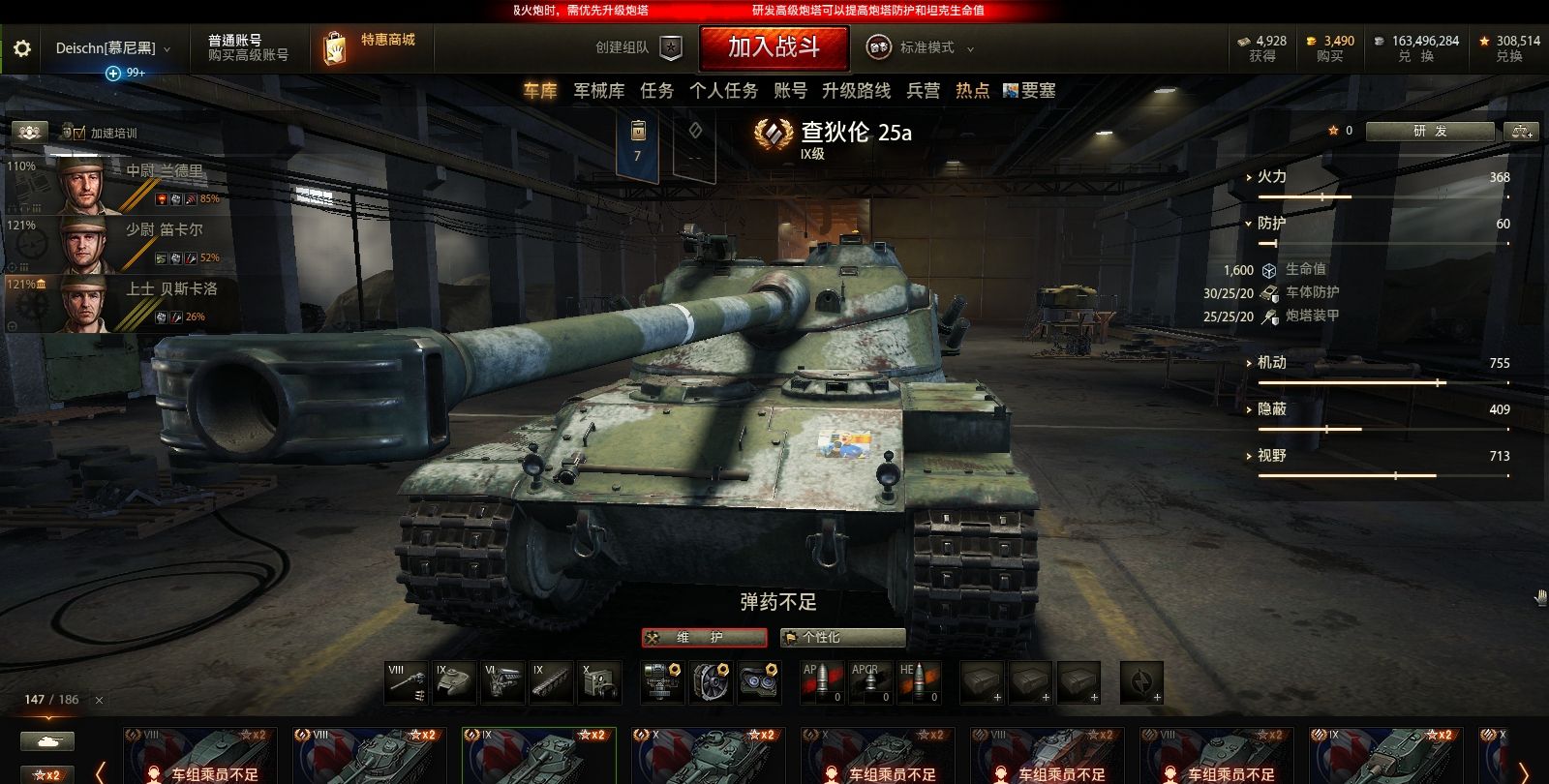Click the 火力 firepower stat slider marker
This screenshot has width=1549, height=784.
(1322, 196)
